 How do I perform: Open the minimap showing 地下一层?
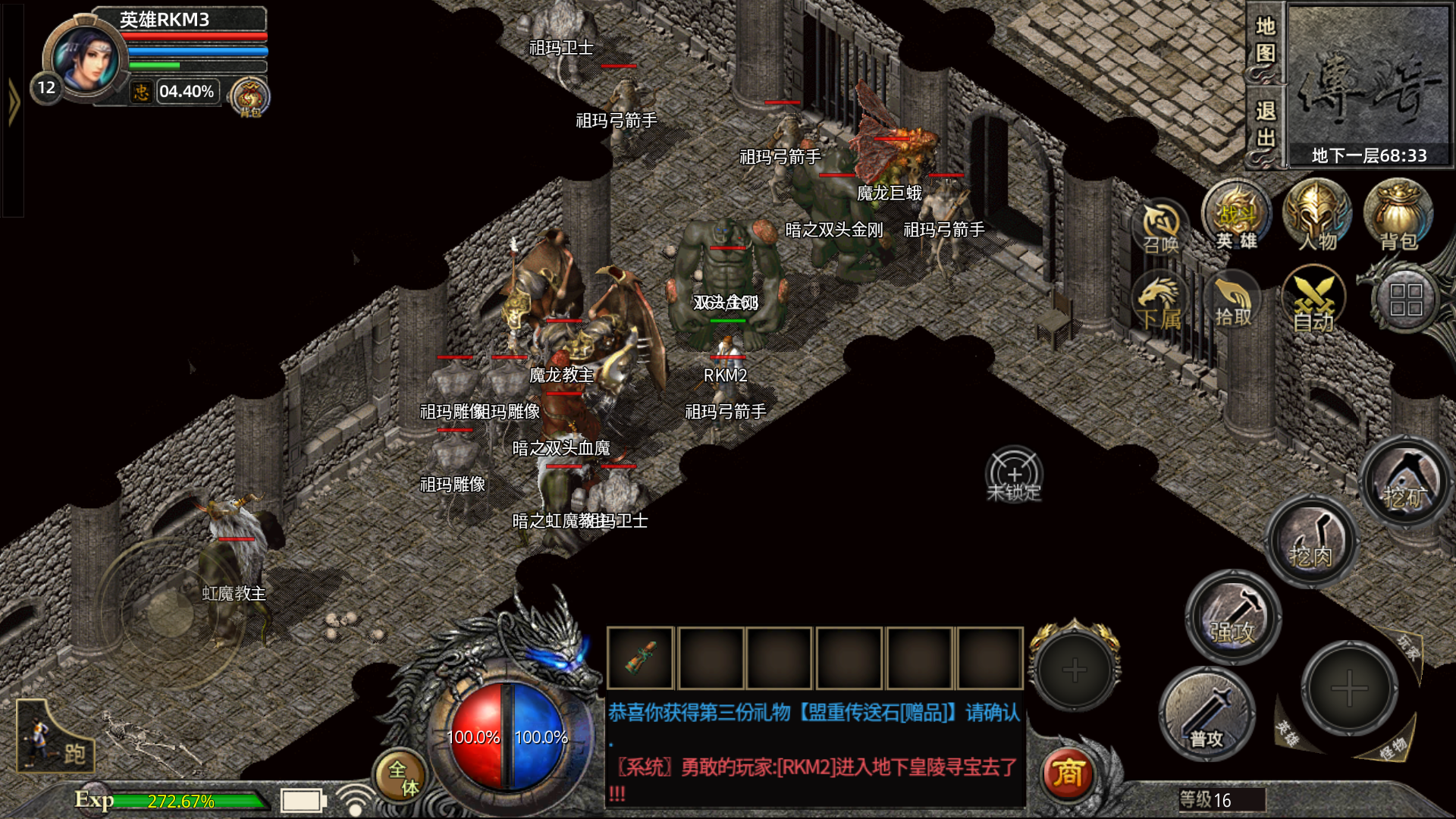tap(1368, 83)
